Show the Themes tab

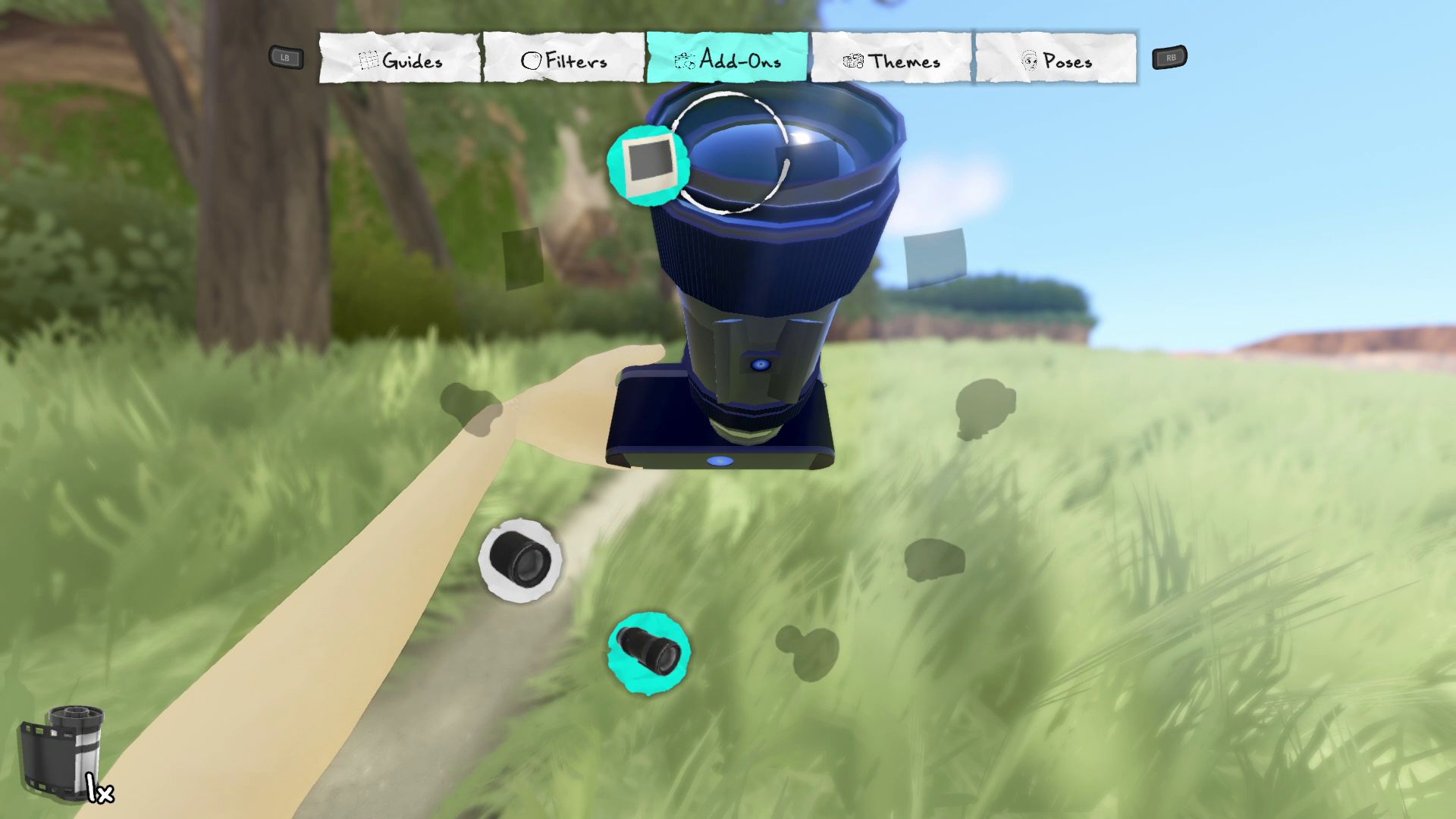click(892, 59)
